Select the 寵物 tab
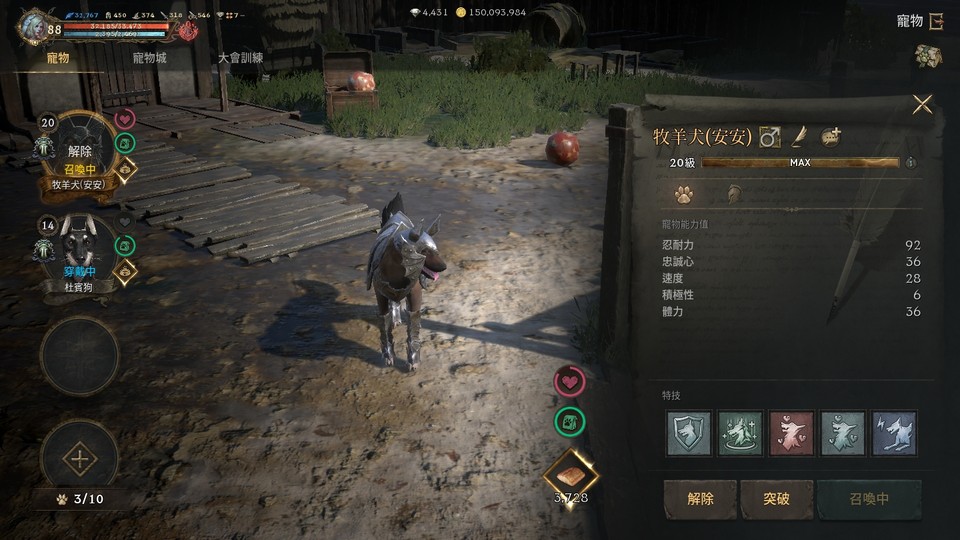Image resolution: width=960 pixels, height=540 pixels. pos(58,58)
